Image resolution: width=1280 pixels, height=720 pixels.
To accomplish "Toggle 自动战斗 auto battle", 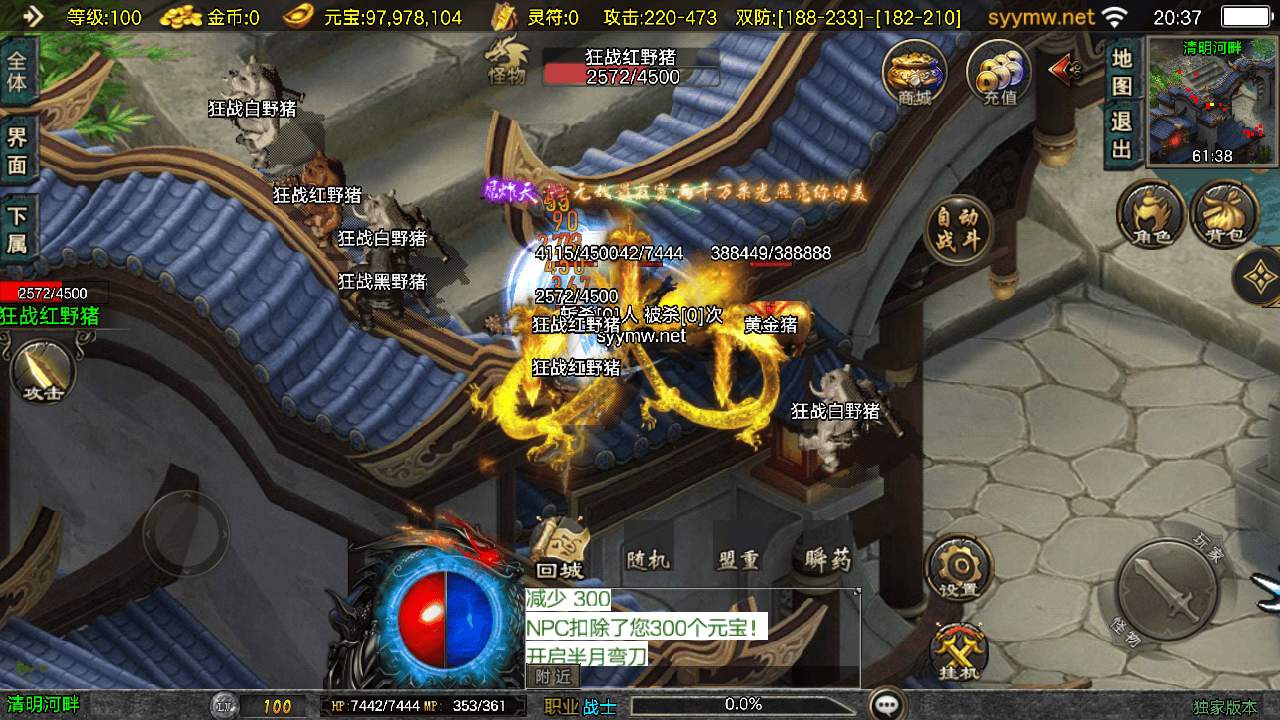I will (958, 229).
